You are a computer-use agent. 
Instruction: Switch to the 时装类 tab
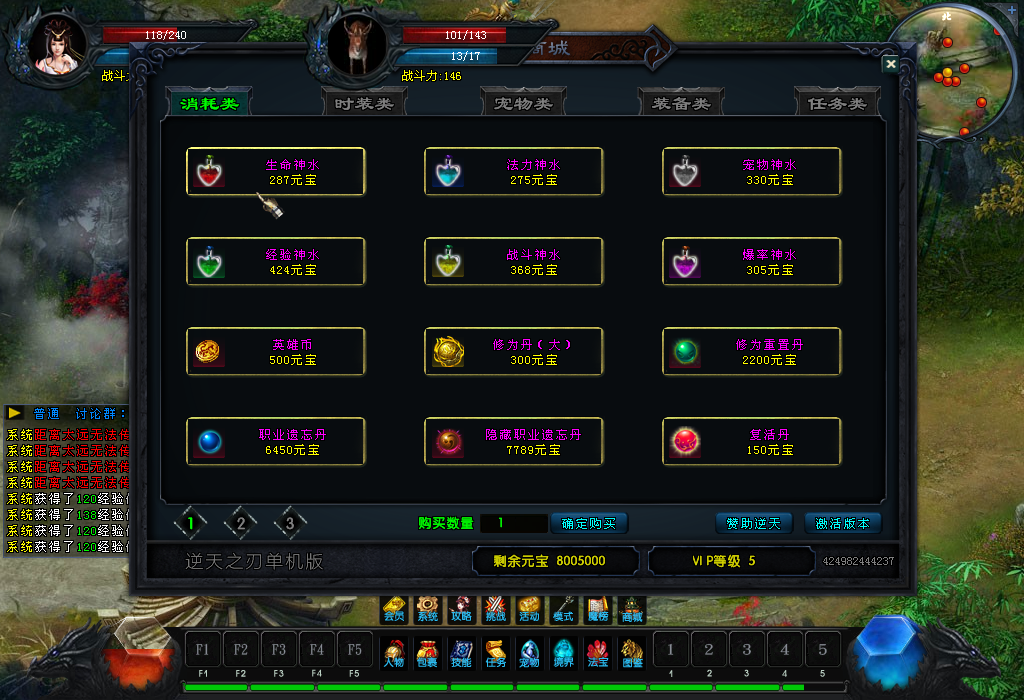(364, 103)
